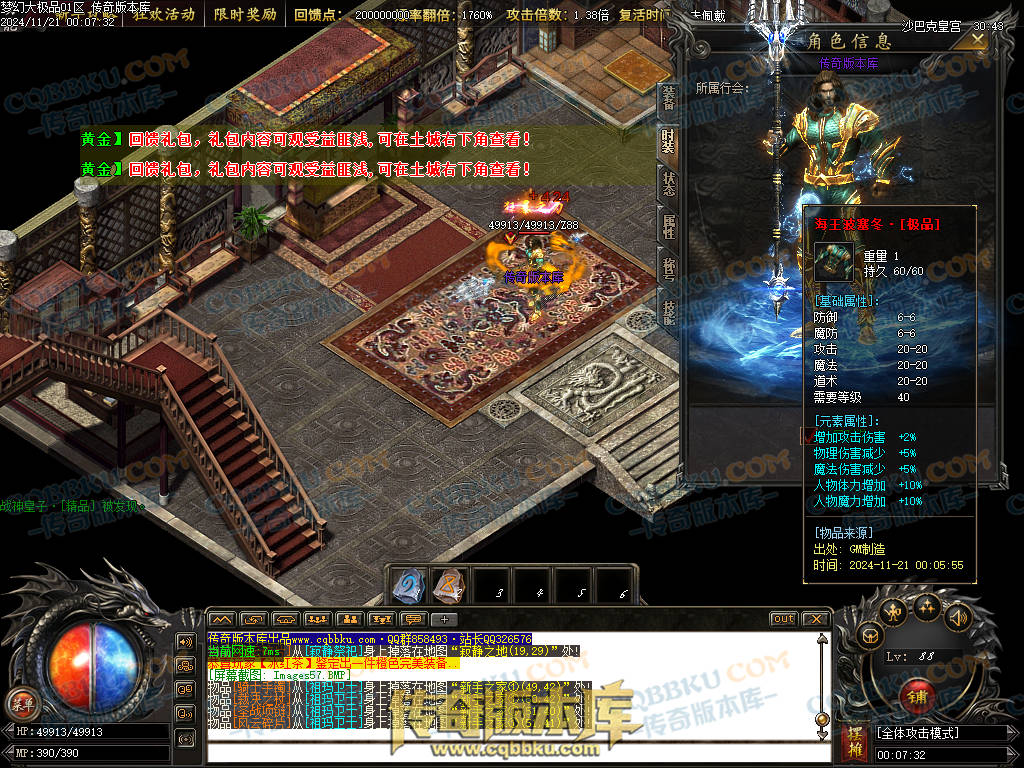This screenshot has width=1024, height=768.
Task: Open the 狂欢活动 carnival event menu
Action: 163,15
